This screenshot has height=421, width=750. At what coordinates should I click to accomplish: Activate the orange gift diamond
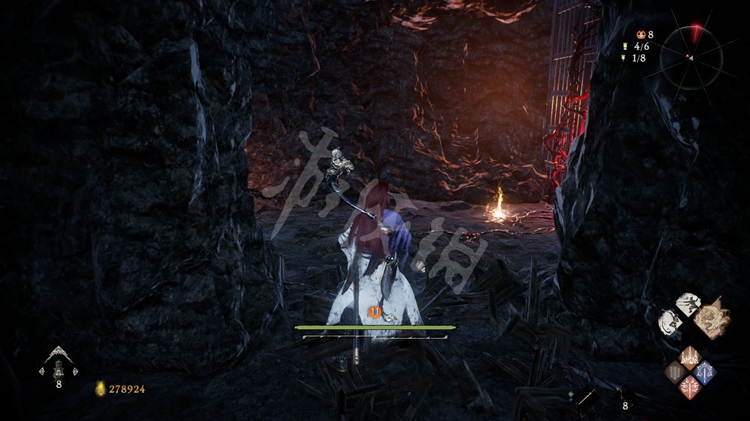690,356
